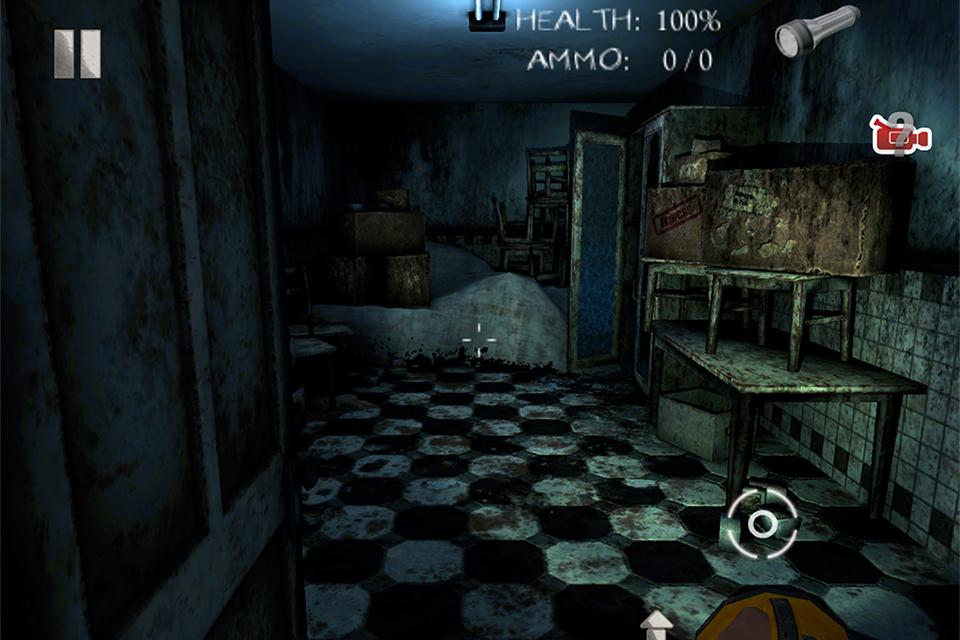Tap the red video camera icon

(x=902, y=135)
